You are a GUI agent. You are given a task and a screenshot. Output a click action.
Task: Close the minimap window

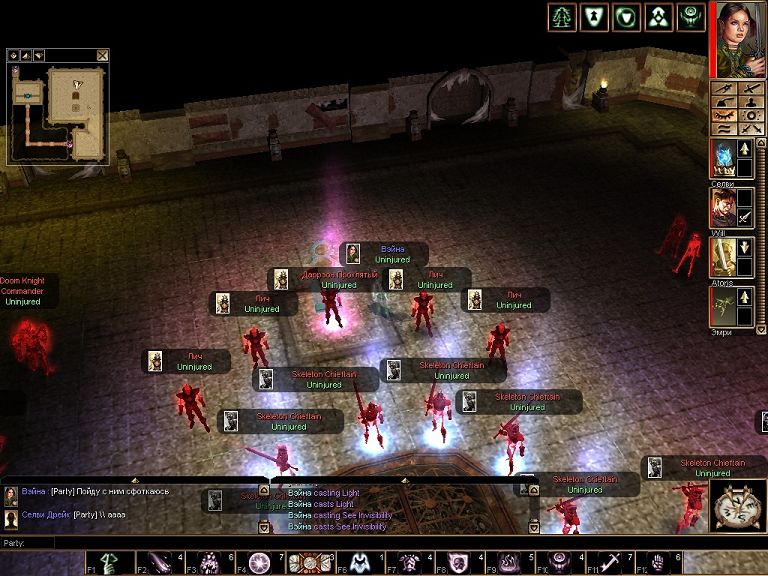click(x=102, y=55)
